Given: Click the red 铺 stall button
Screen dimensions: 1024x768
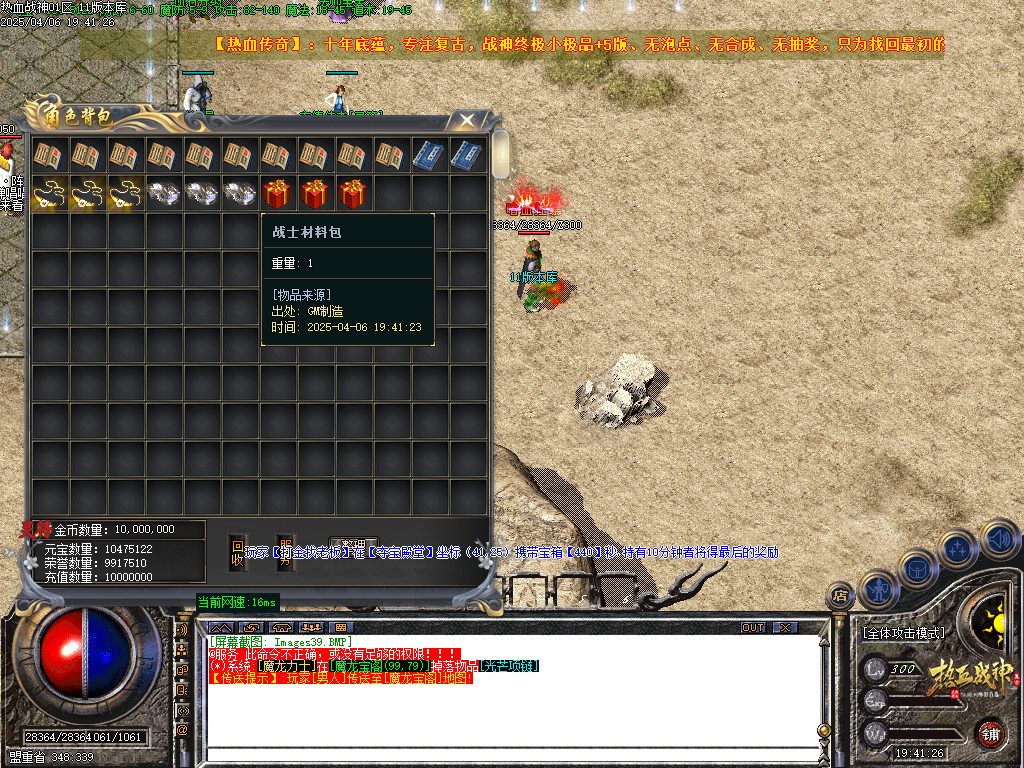Looking at the screenshot, I should pyautogui.click(x=990, y=733).
